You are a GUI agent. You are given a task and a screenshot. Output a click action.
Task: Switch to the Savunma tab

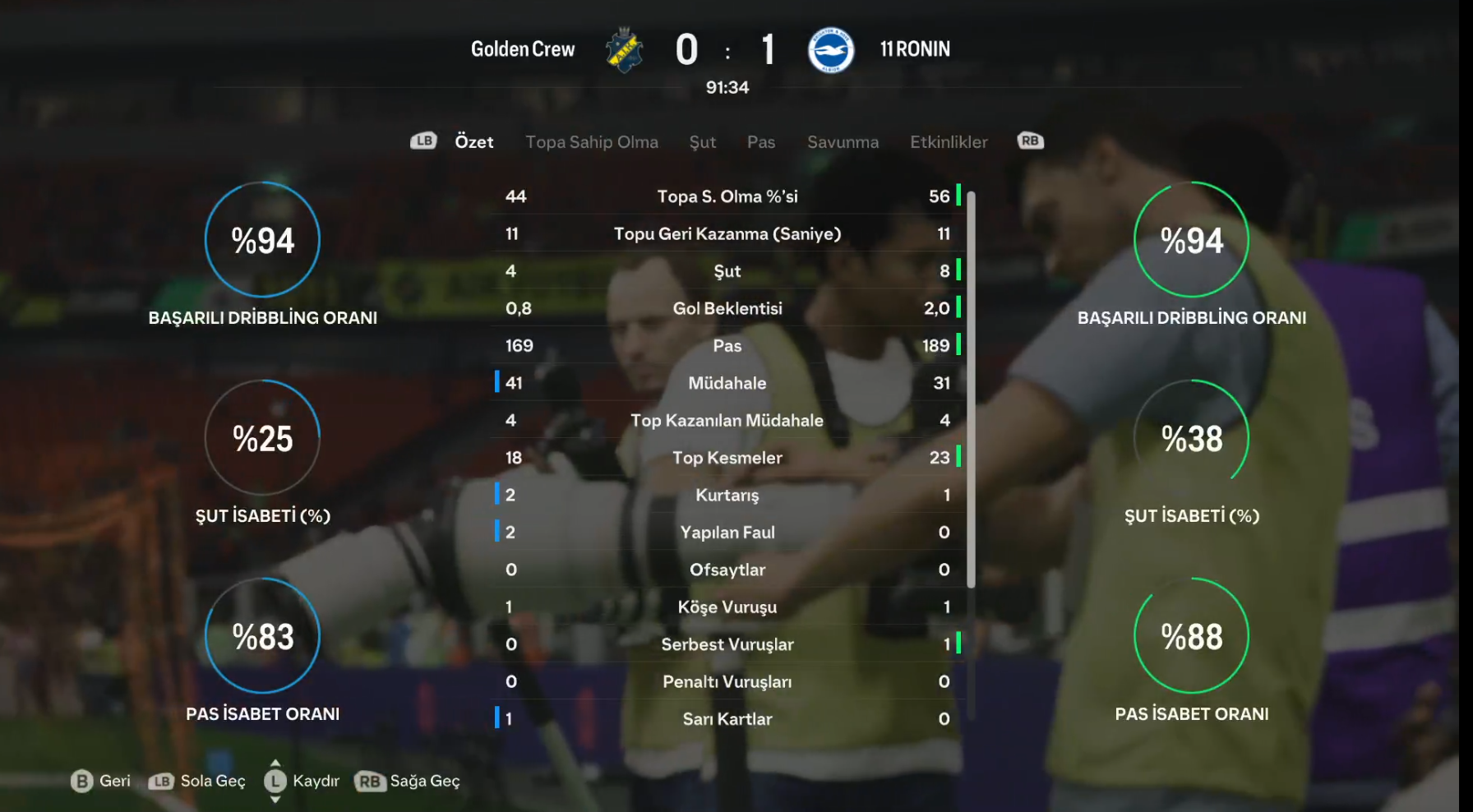[842, 142]
